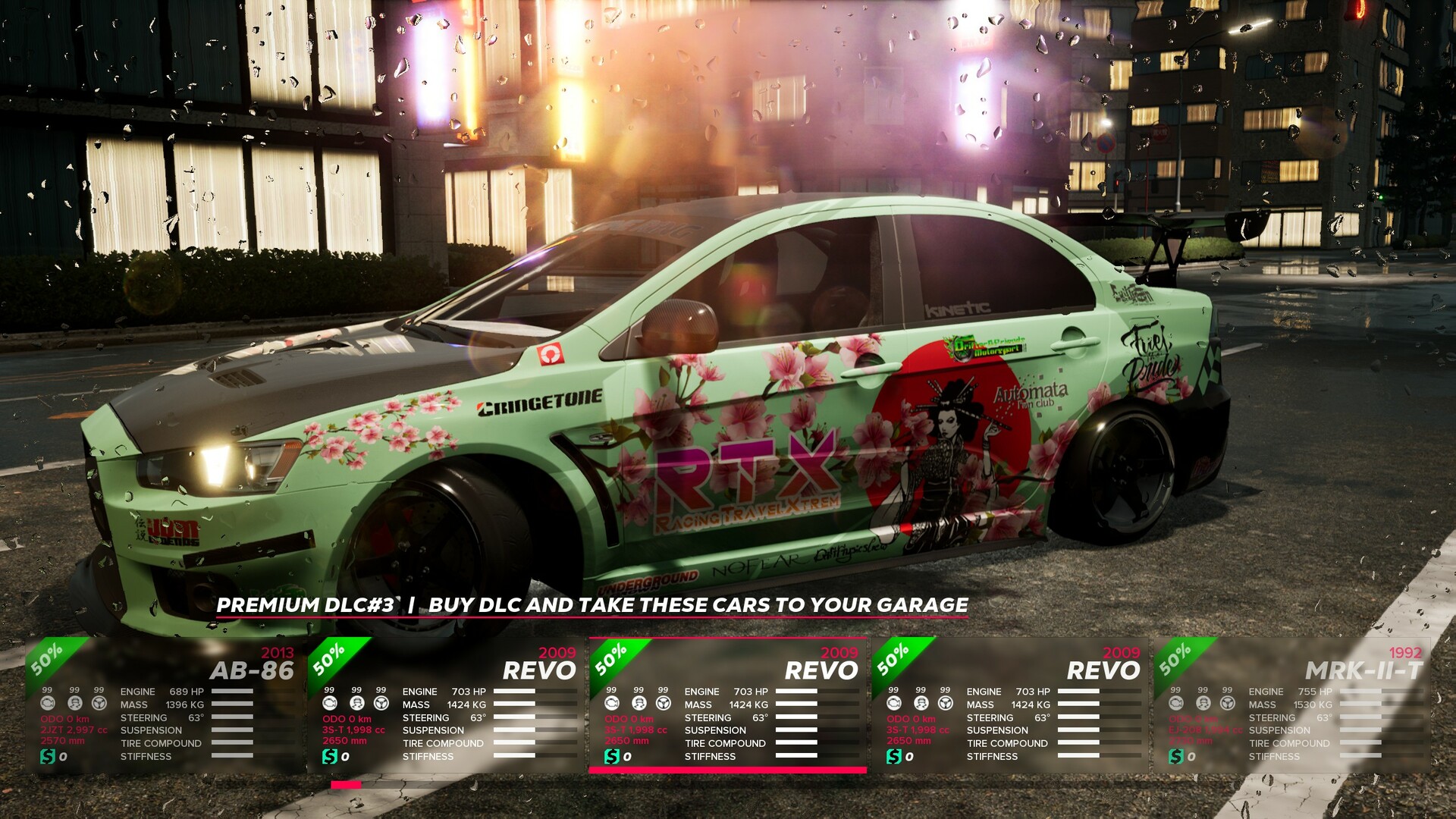
Task: Click the steering wheel icon on the MRK-II-T card
Action: pyautogui.click(x=1228, y=704)
